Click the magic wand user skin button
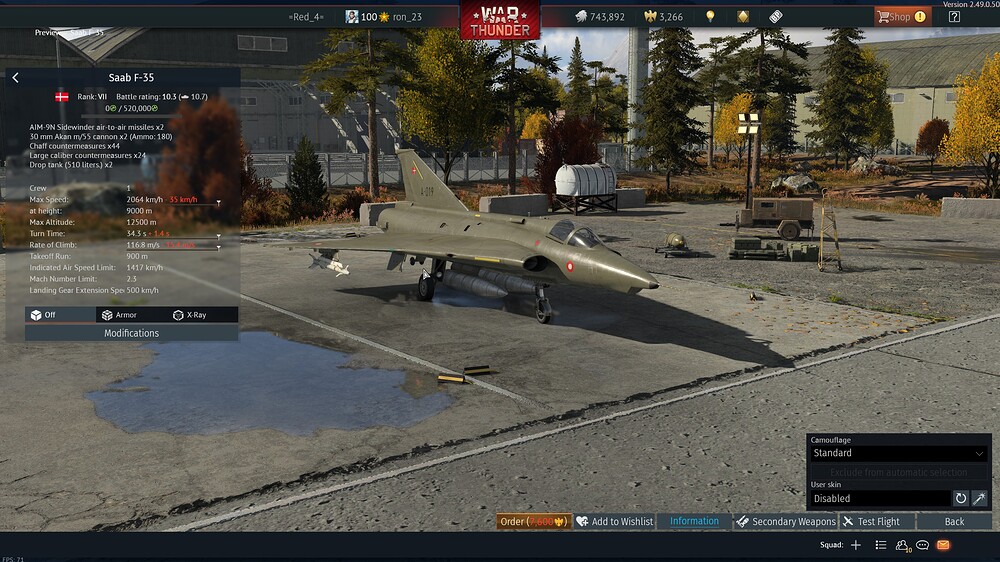 (x=979, y=498)
